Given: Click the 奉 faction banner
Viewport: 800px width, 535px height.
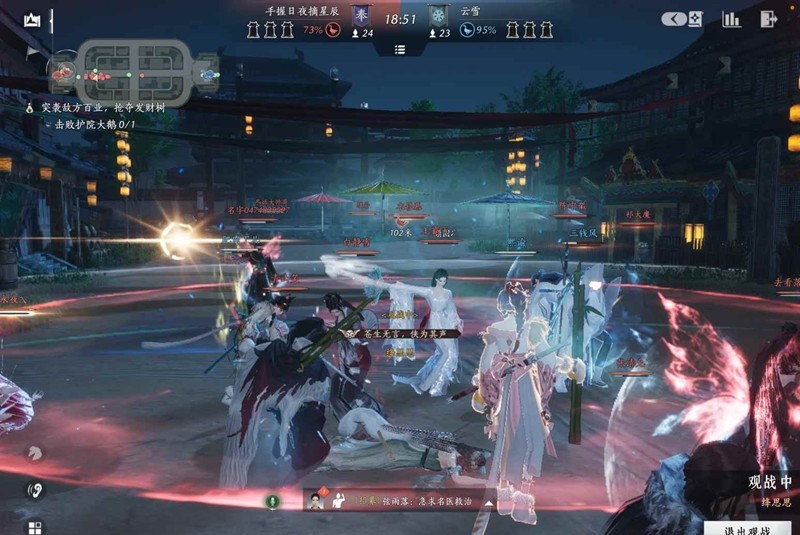Looking at the screenshot, I should tap(362, 16).
